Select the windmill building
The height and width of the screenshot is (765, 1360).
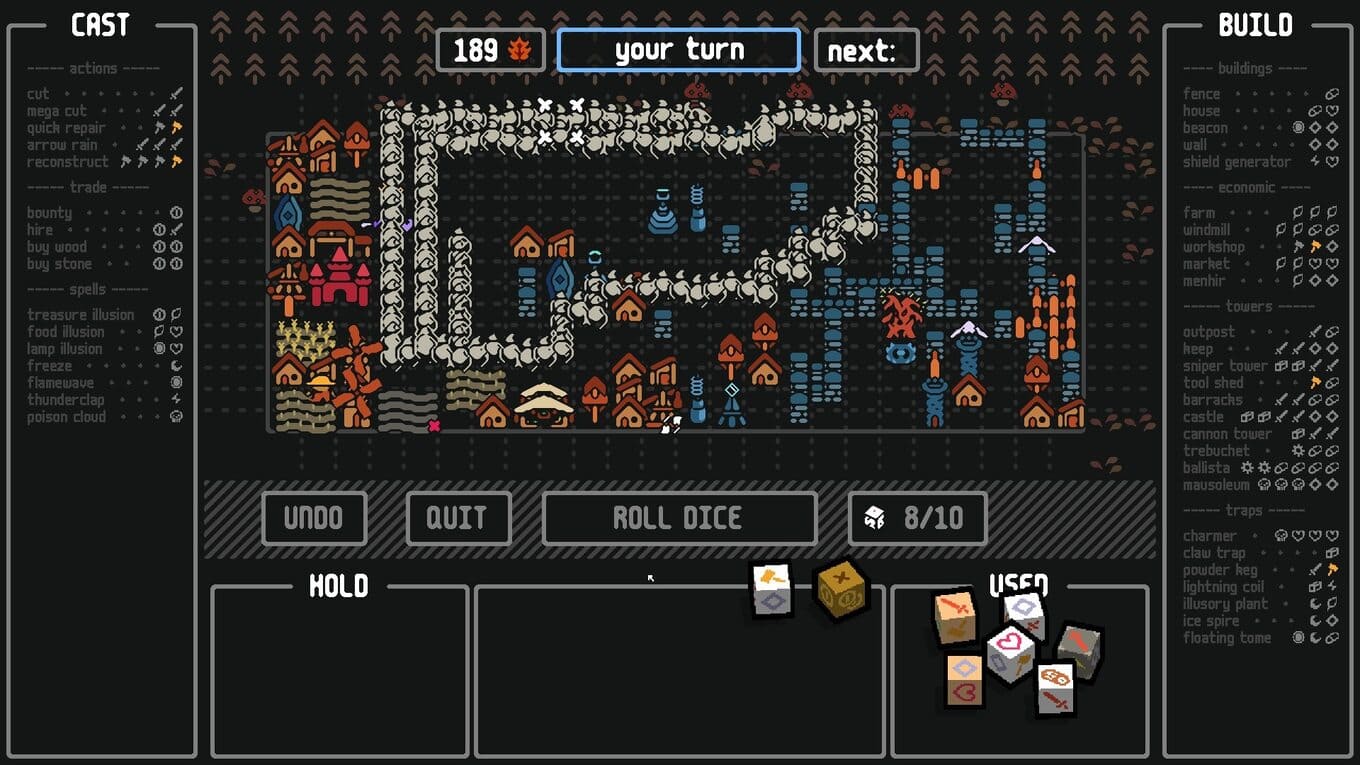point(1207,230)
